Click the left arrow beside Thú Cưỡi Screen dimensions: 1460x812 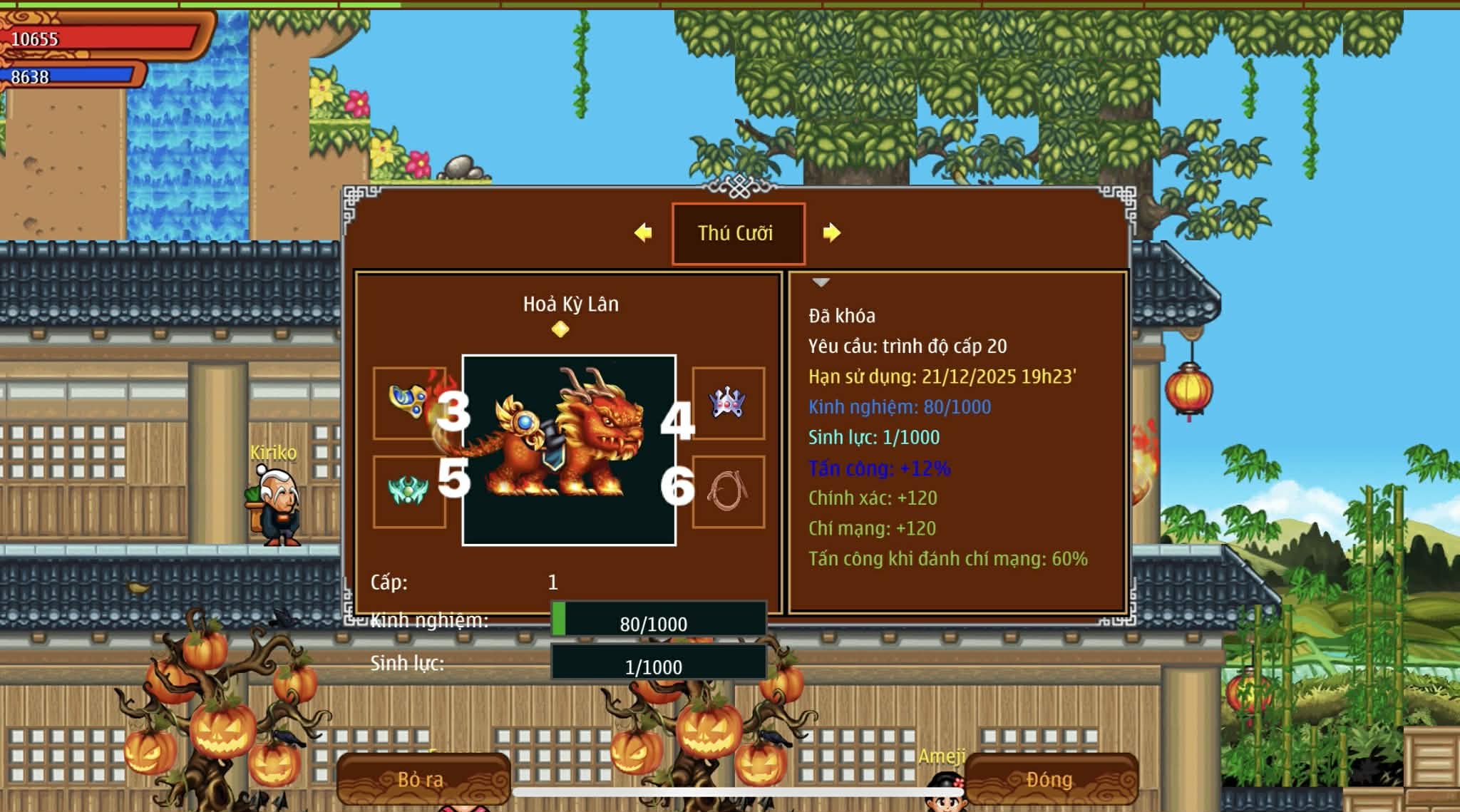[x=643, y=233]
